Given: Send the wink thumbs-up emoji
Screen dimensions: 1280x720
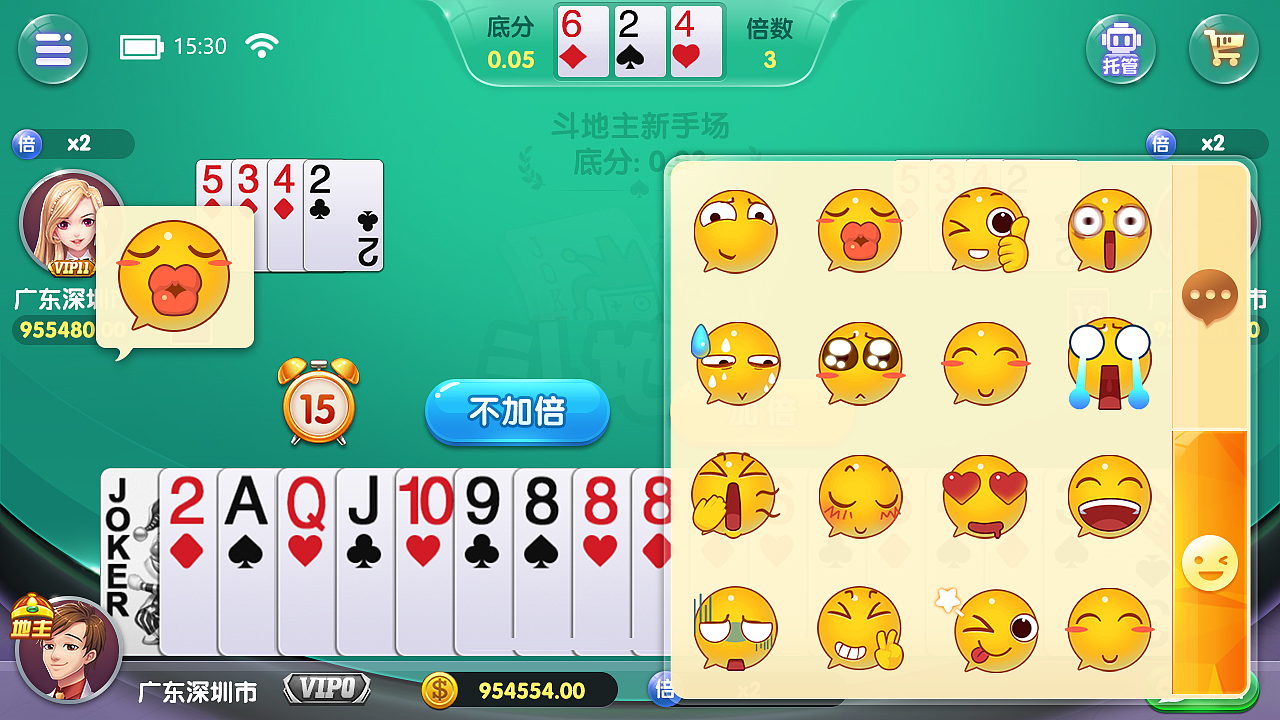Looking at the screenshot, I should [986, 229].
